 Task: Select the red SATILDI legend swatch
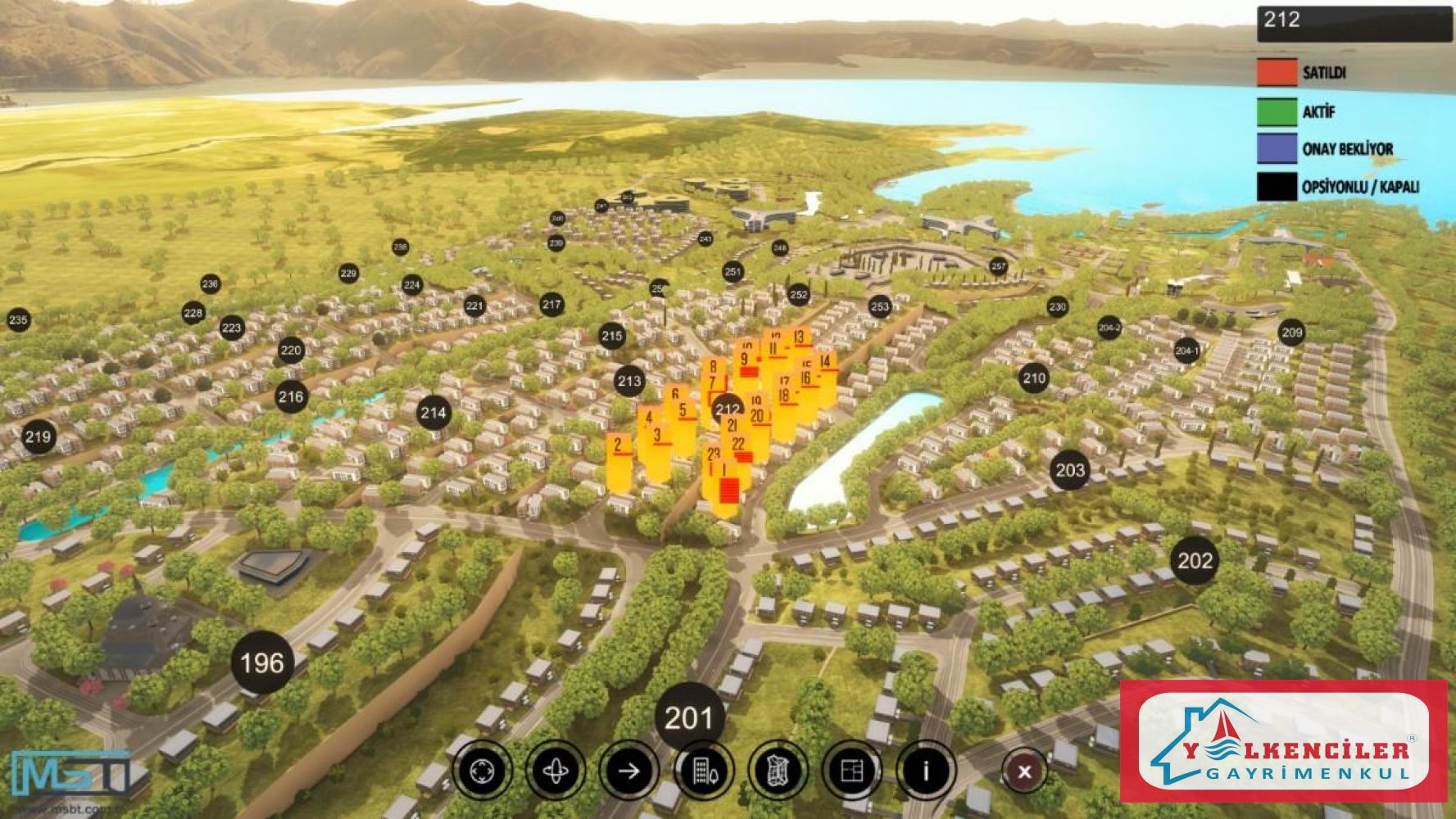click(x=1277, y=72)
